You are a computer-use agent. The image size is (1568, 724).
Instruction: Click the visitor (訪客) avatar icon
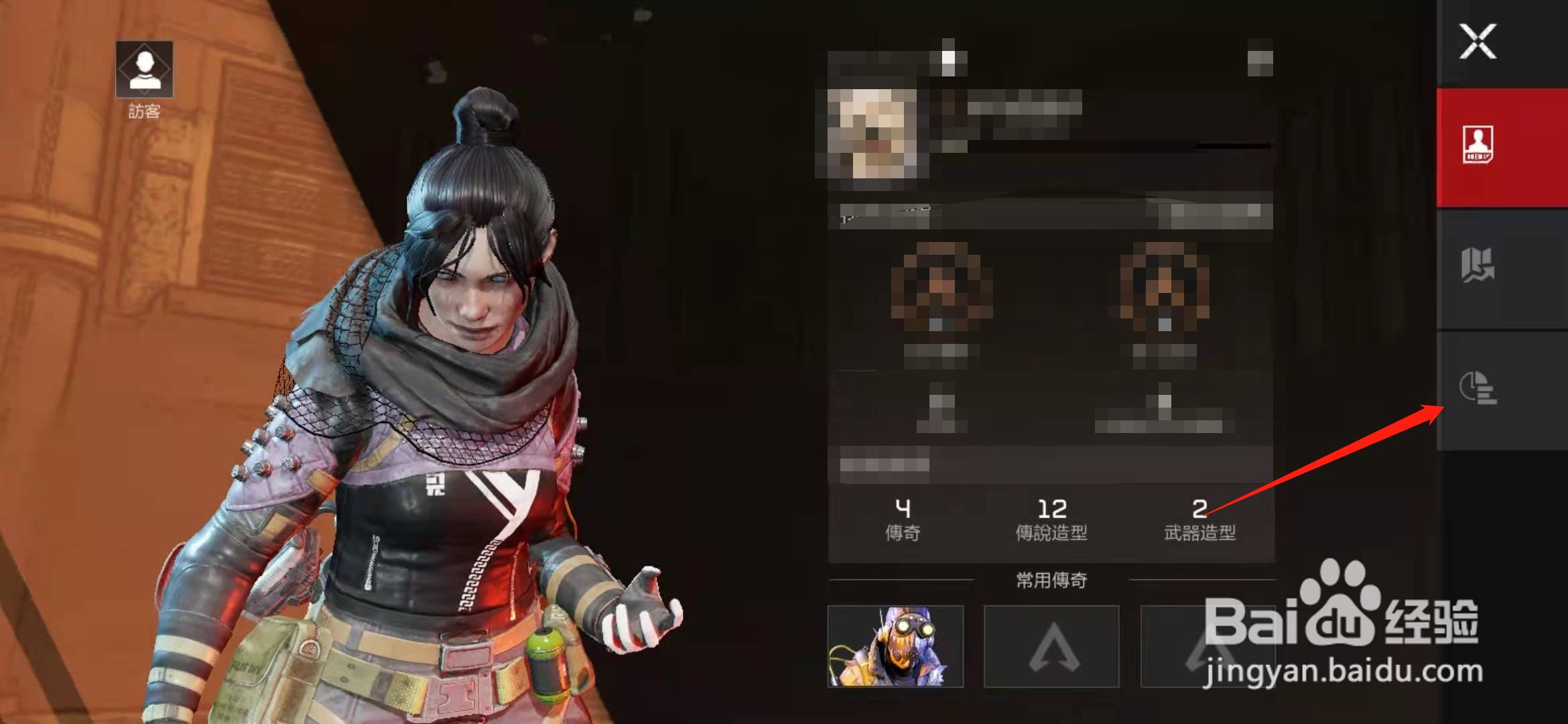pos(144,70)
